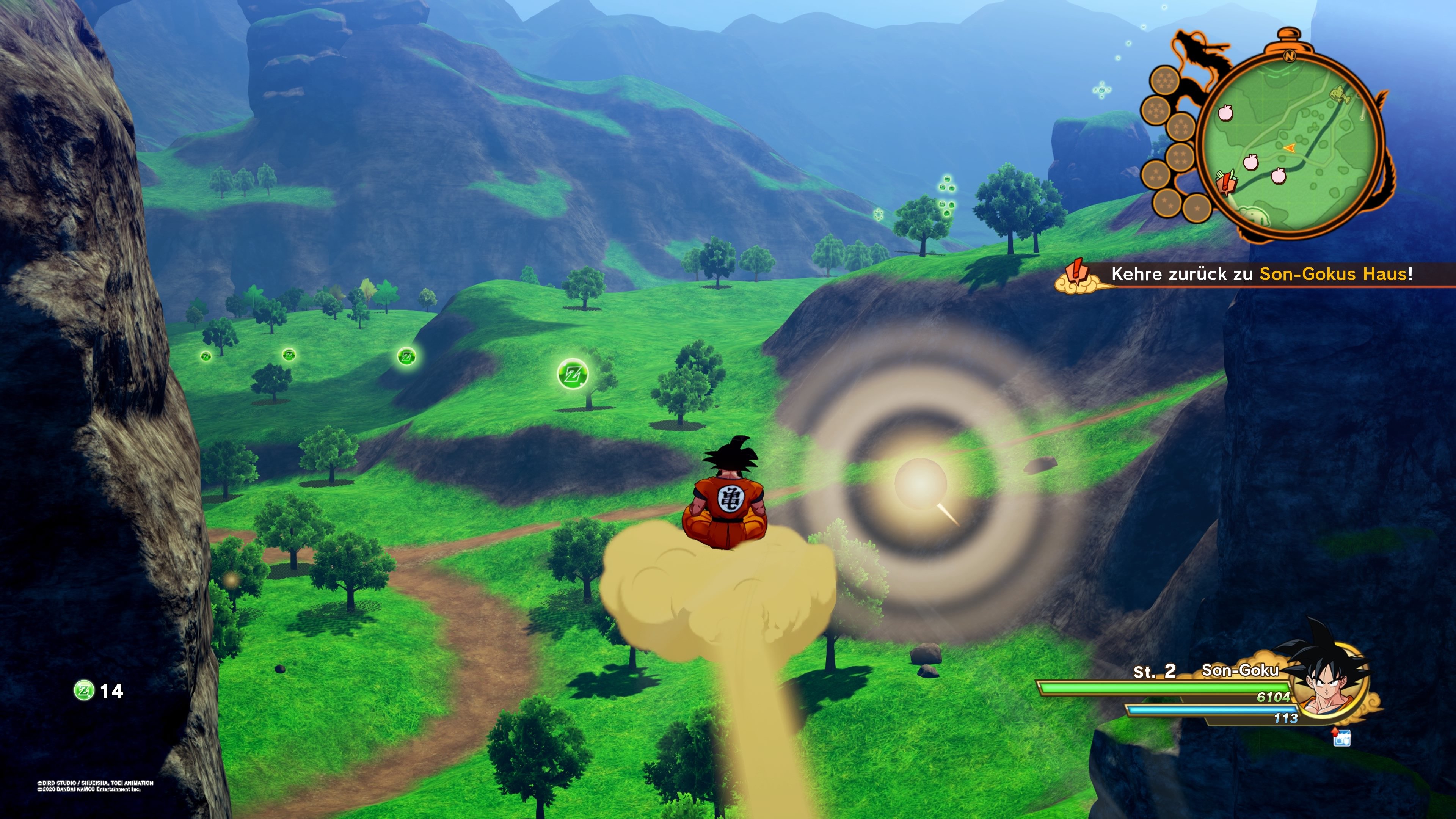The width and height of the screenshot is (1456, 819).
Task: Open the 'Kehre zurück zu Son-Gokus Haus!' objective
Action: click(x=1260, y=274)
